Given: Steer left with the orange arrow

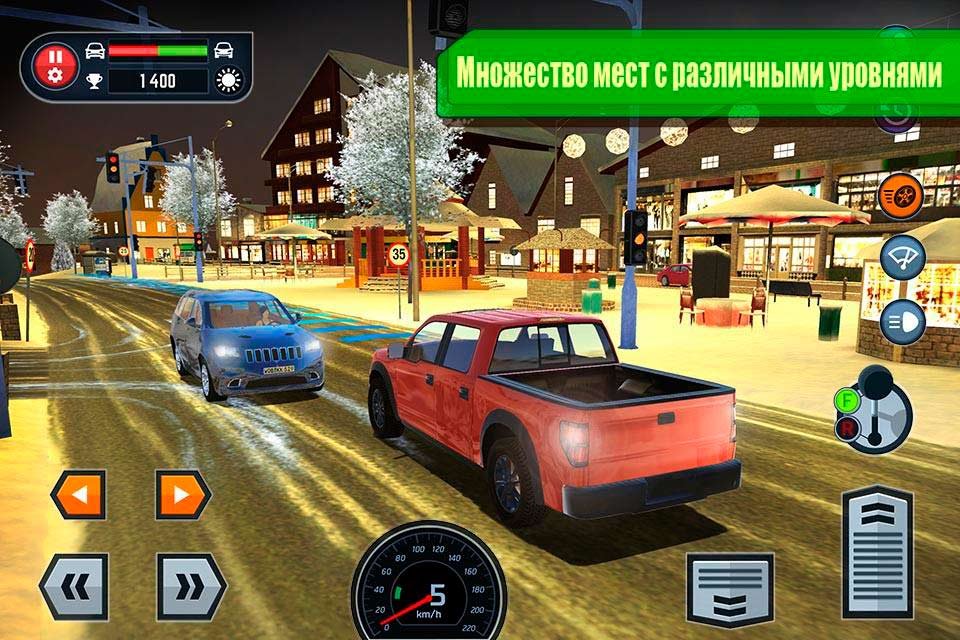Looking at the screenshot, I should pos(78,494).
